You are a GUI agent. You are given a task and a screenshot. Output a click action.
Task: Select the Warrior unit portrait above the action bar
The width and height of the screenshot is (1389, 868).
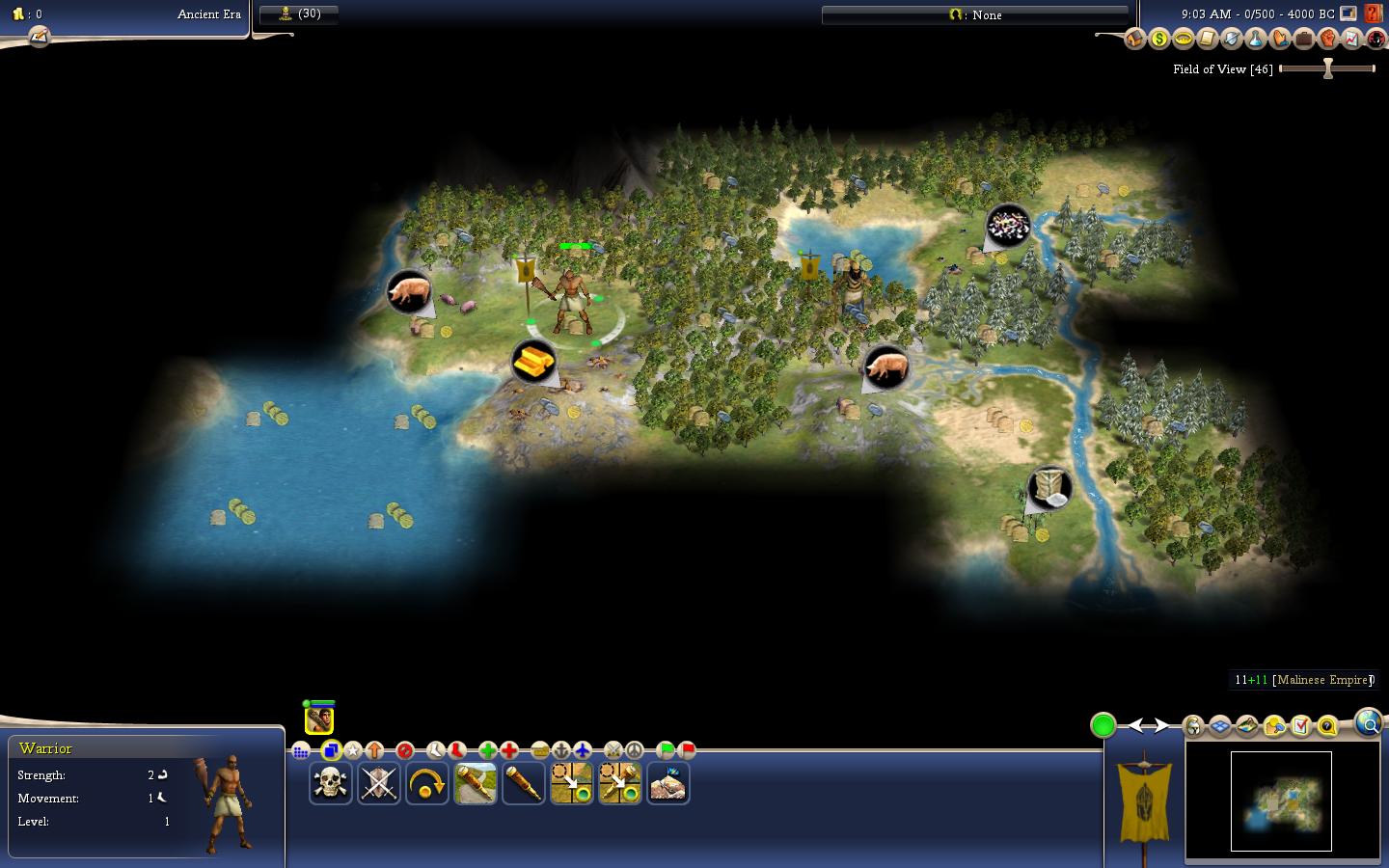click(319, 719)
